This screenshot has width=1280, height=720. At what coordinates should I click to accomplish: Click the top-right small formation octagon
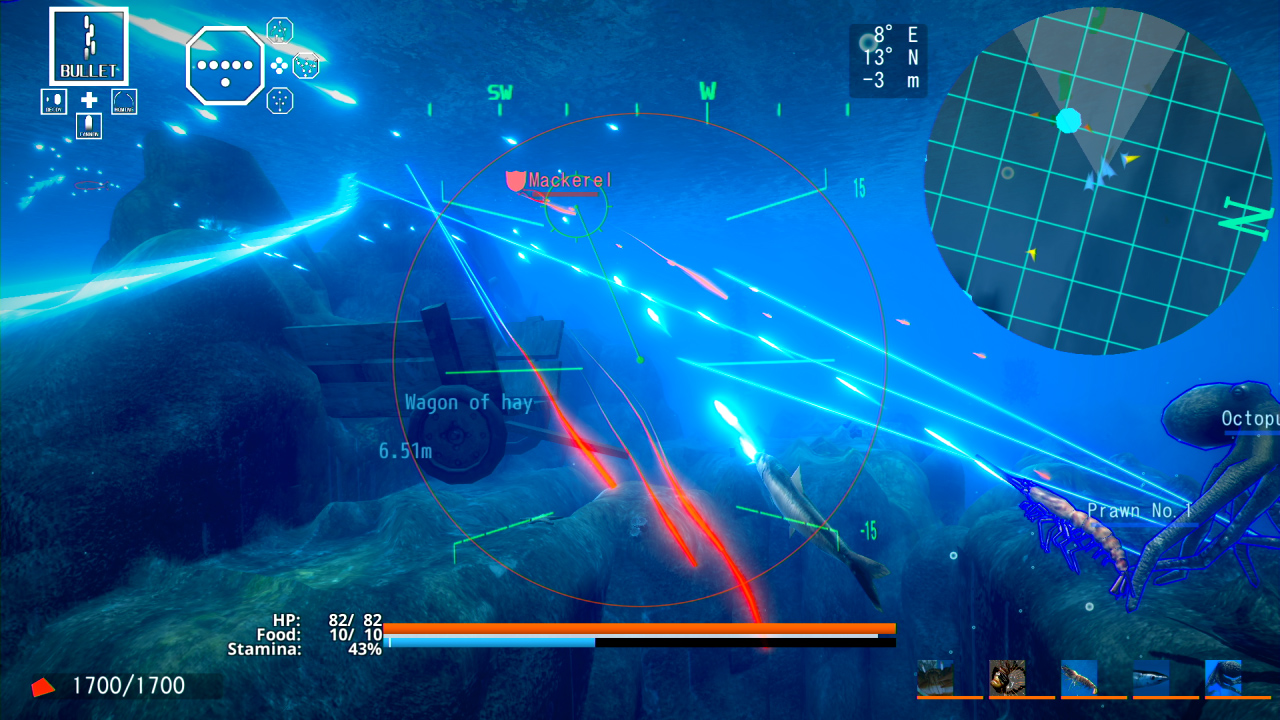(279, 32)
